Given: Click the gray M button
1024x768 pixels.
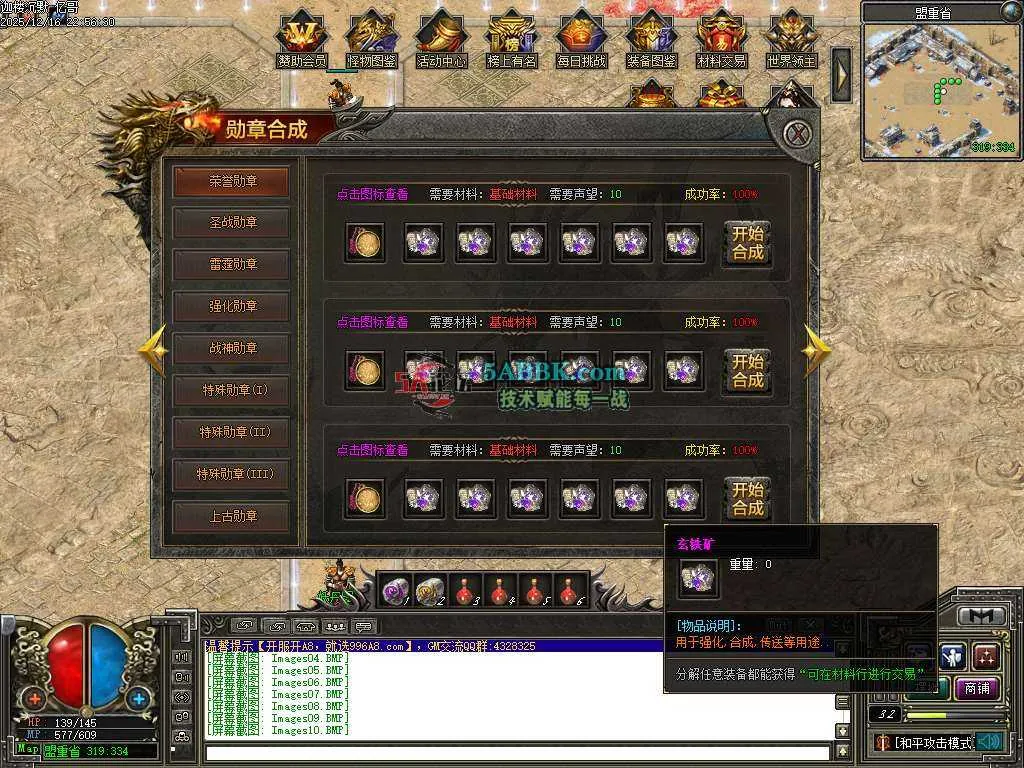Looking at the screenshot, I should point(981,616).
